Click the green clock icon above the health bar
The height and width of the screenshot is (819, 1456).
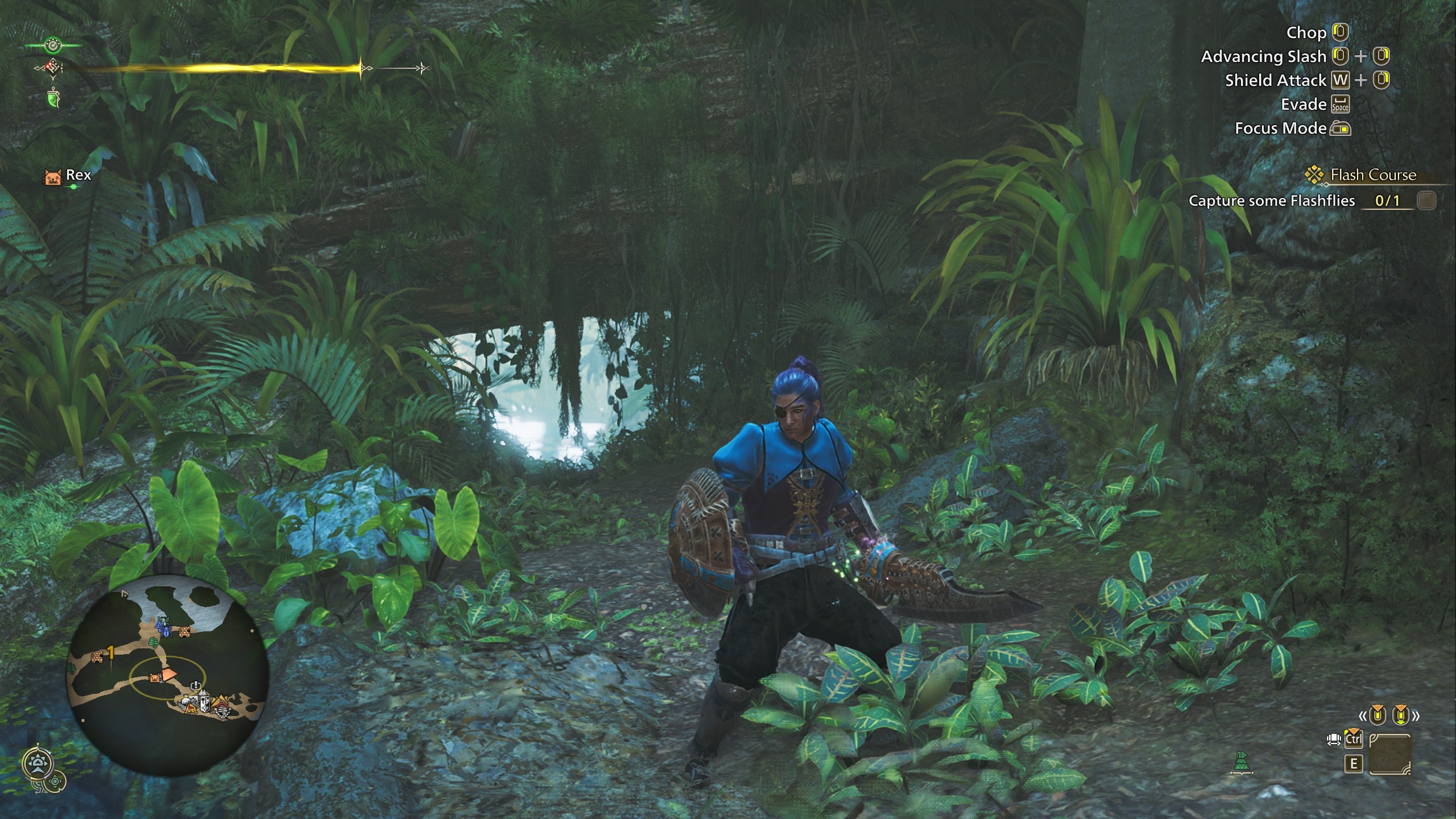pyautogui.click(x=53, y=44)
